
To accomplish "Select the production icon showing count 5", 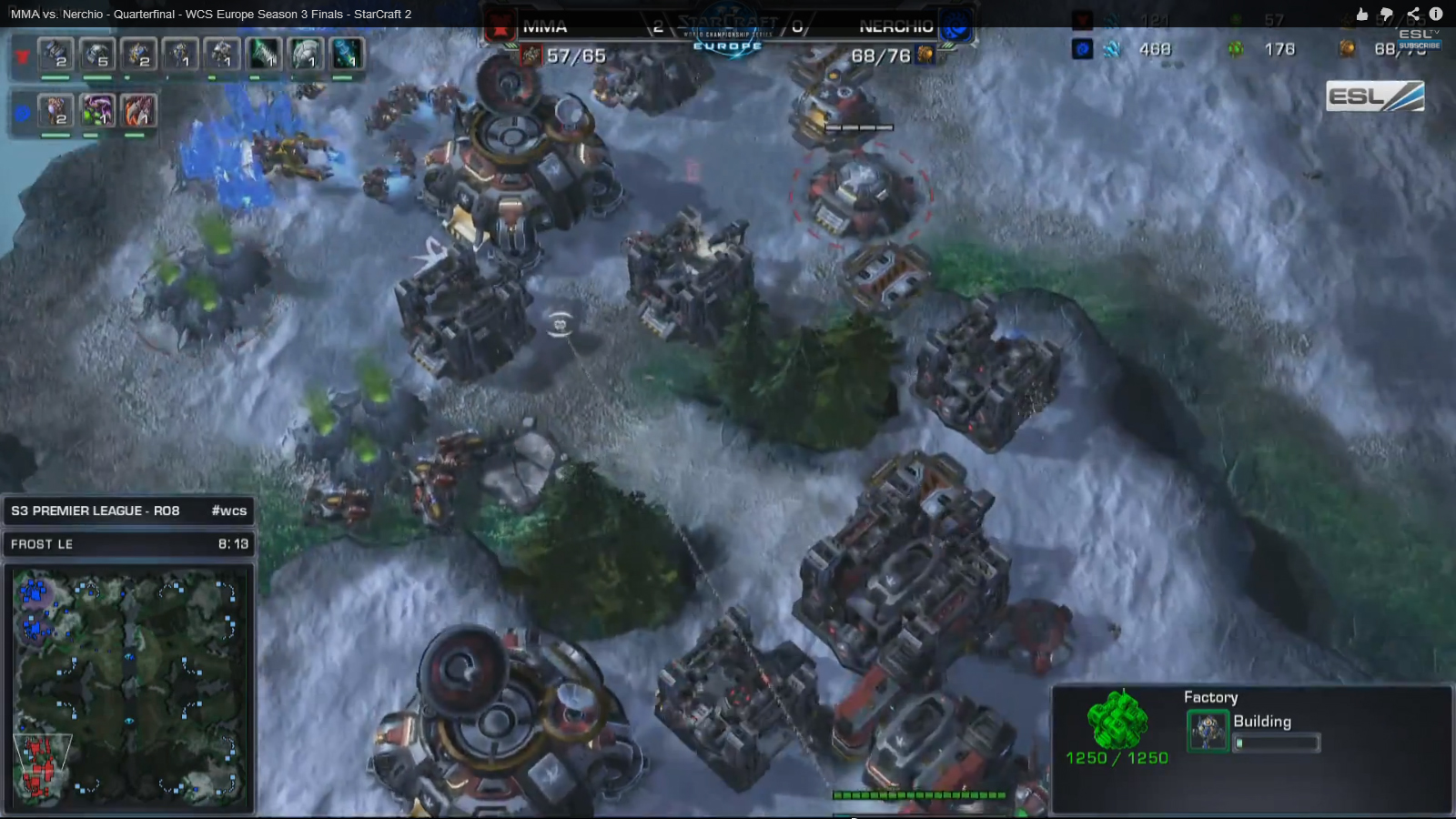I will (x=96, y=55).
